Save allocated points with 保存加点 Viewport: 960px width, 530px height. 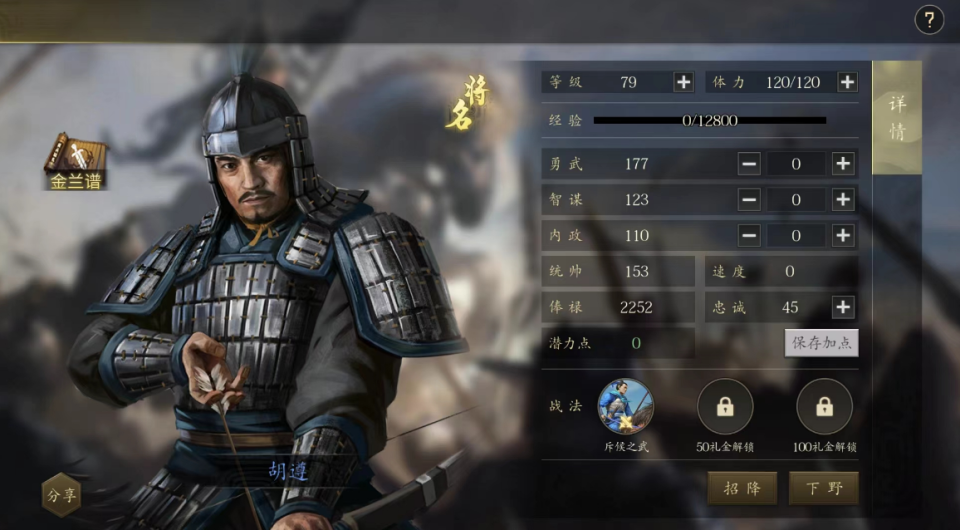[x=821, y=343]
